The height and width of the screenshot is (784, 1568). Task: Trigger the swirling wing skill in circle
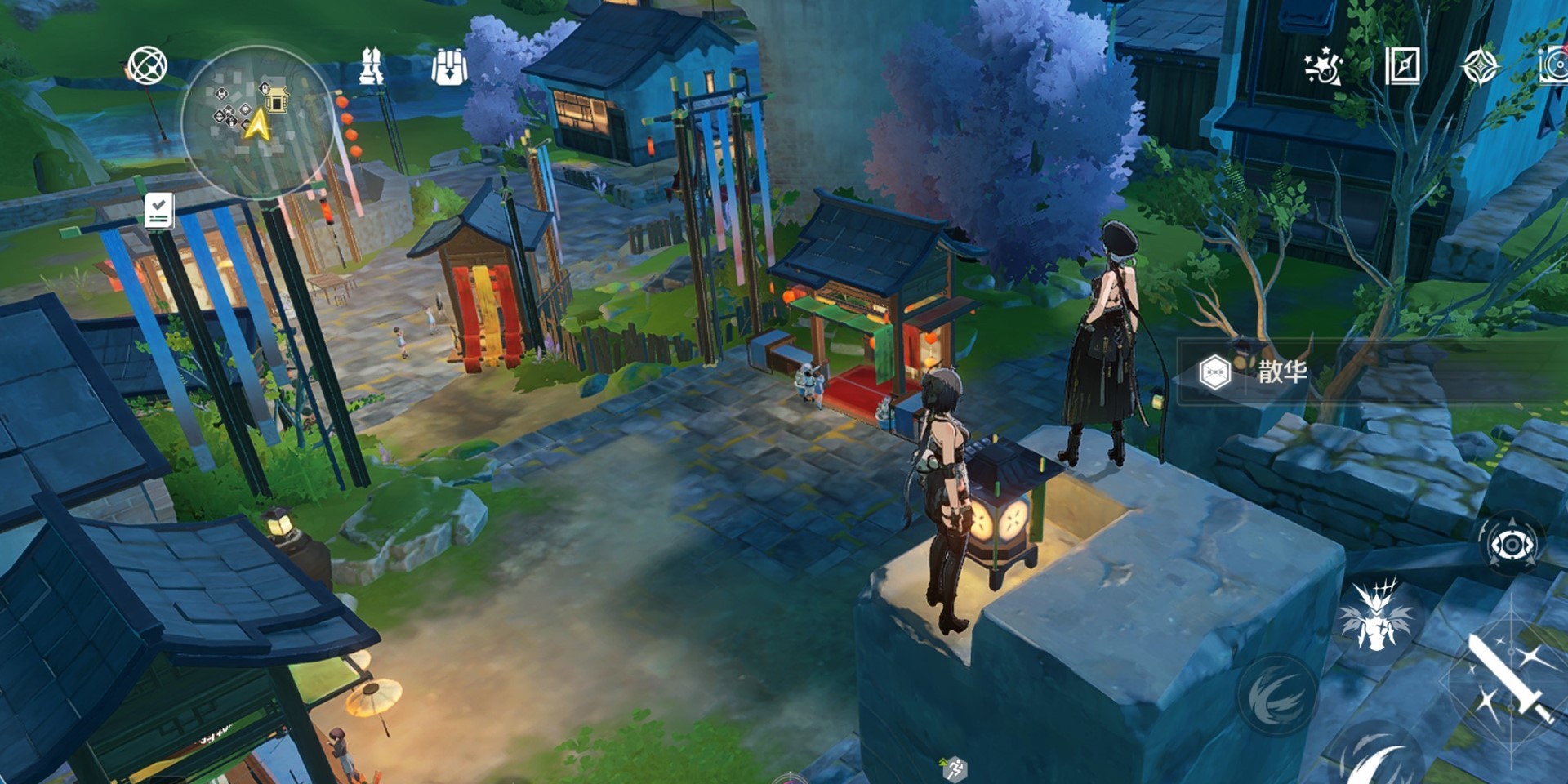1276,694
